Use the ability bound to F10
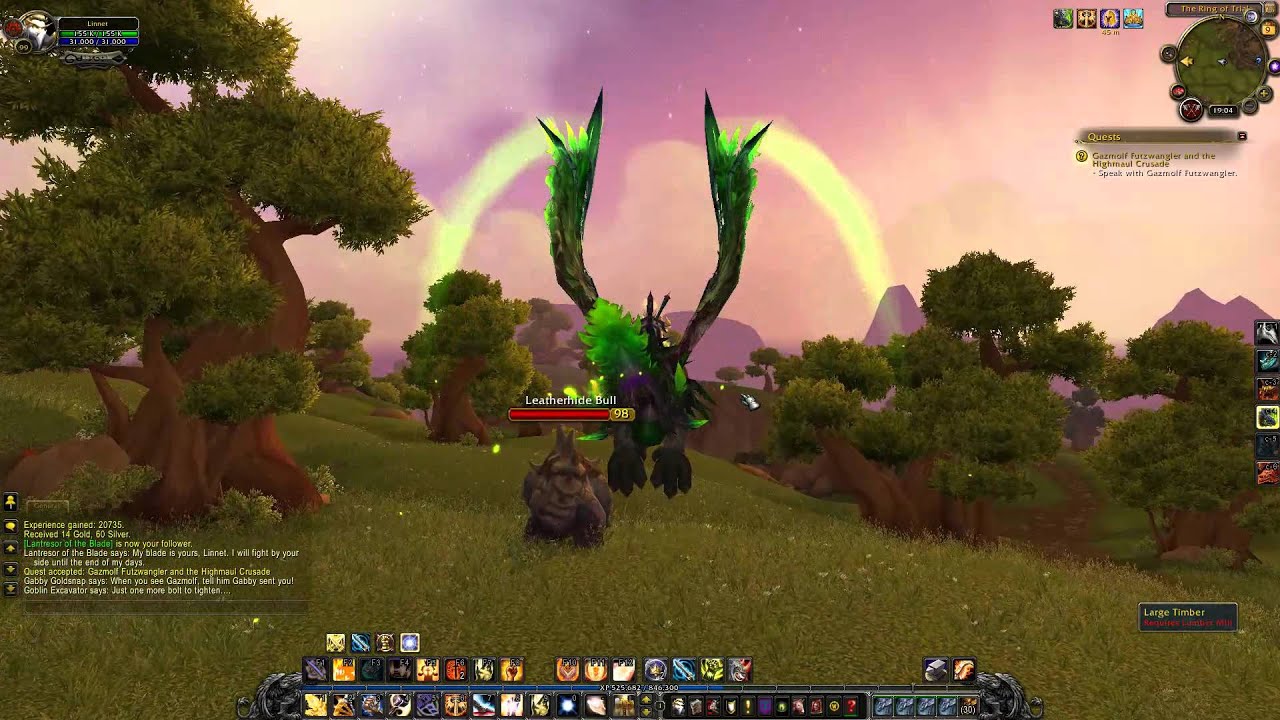The image size is (1280, 720). pyautogui.click(x=567, y=670)
